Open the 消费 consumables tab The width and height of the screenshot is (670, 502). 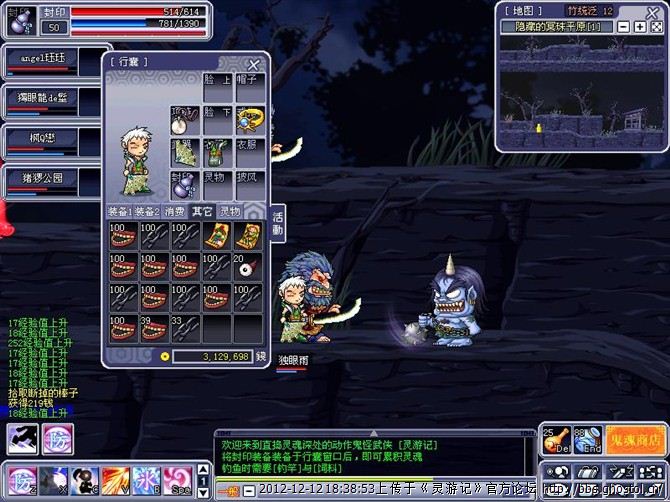click(174, 211)
